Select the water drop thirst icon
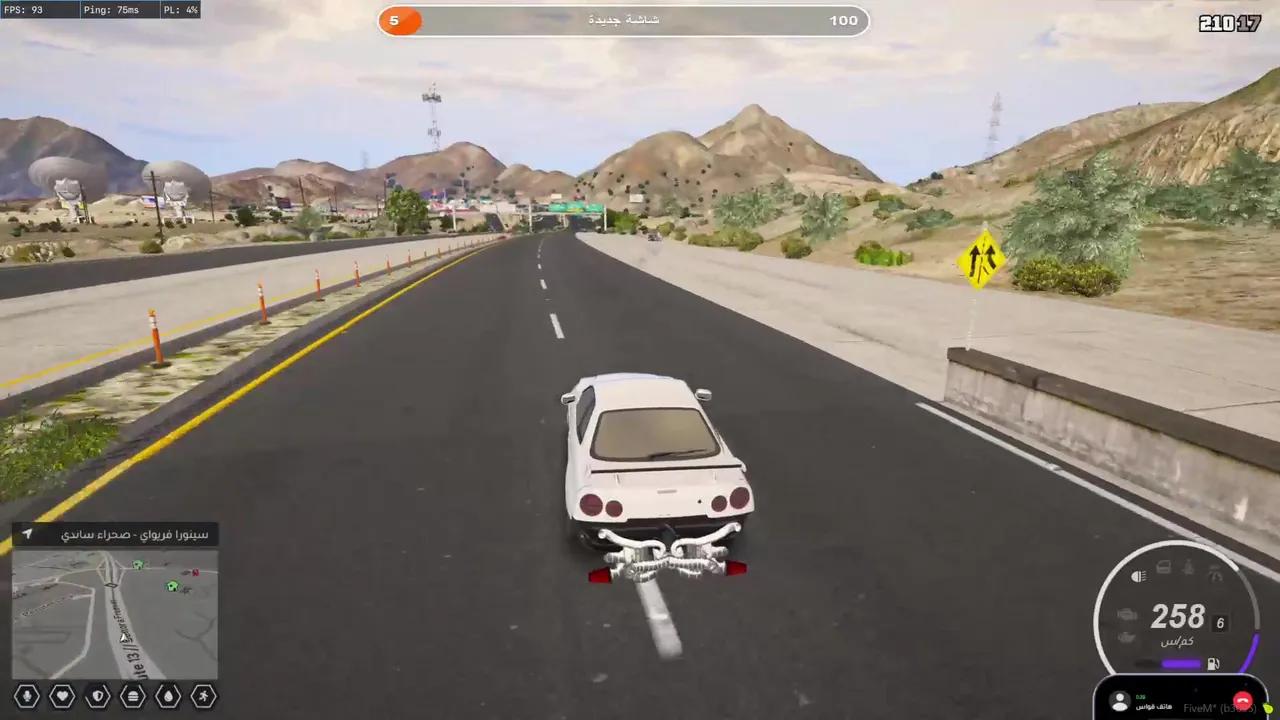The image size is (1280, 720). pyautogui.click(x=168, y=695)
